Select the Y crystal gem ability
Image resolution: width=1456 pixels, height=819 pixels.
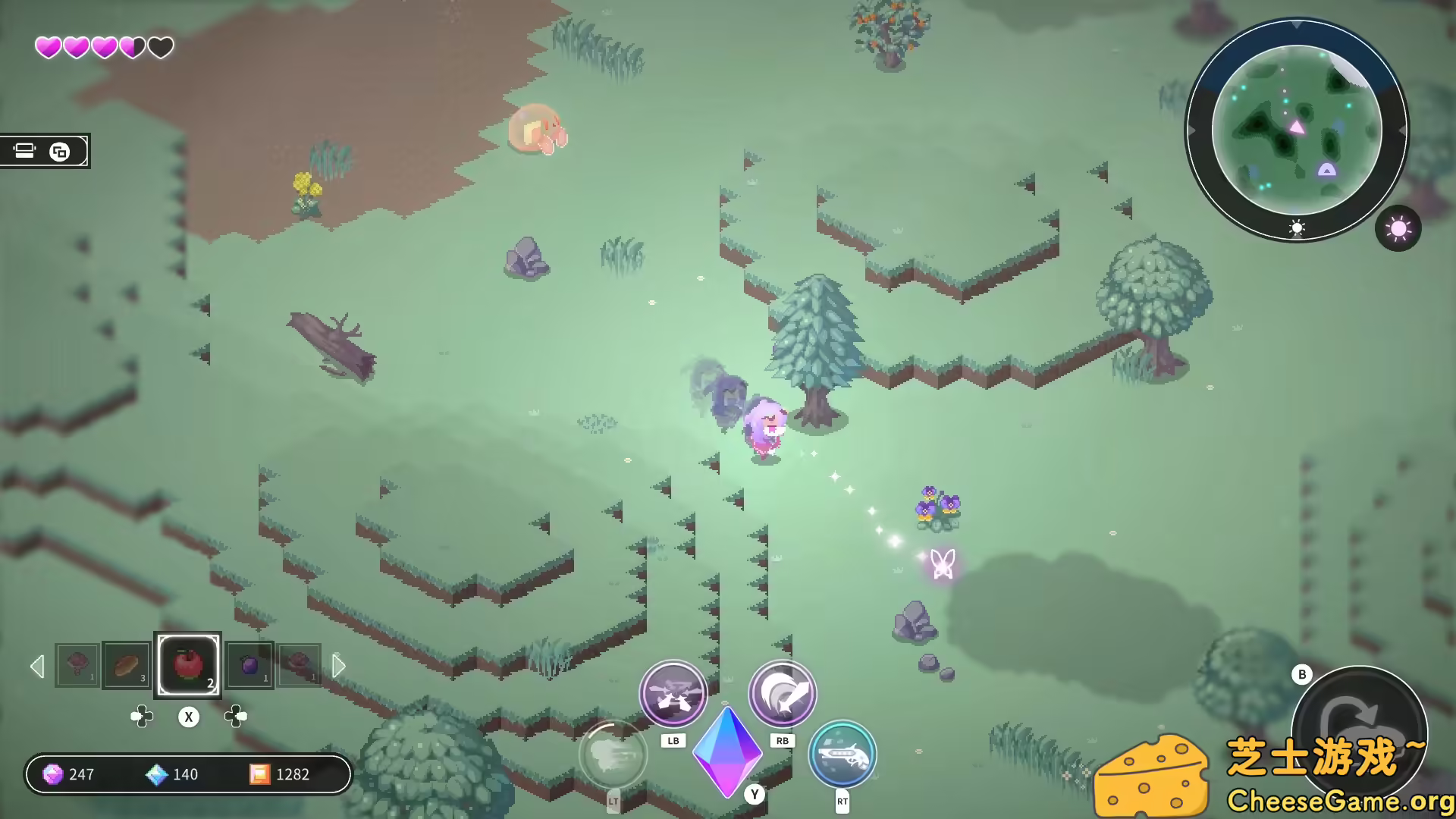click(x=726, y=755)
